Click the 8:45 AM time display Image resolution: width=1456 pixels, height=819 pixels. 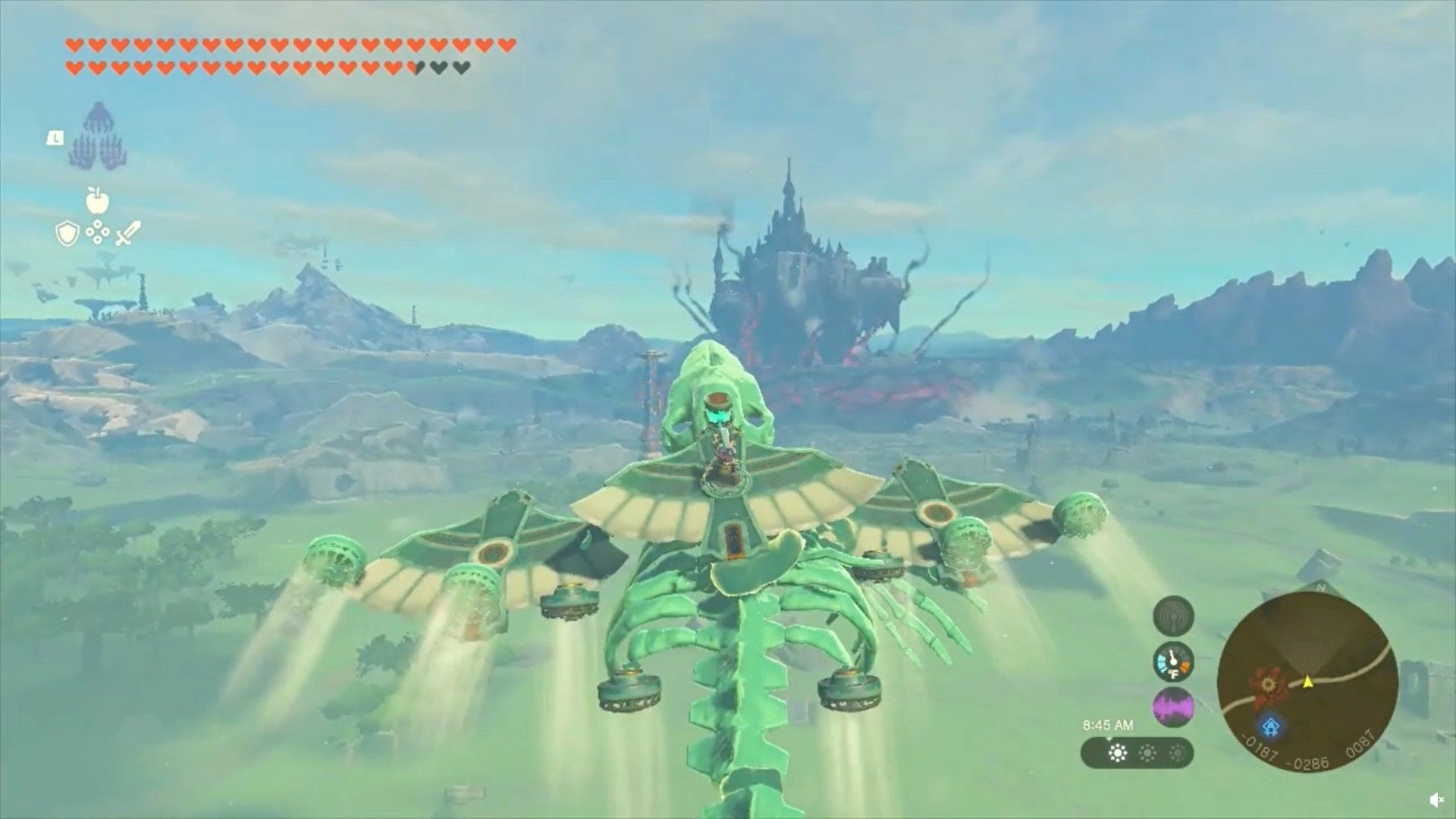[x=1109, y=724]
